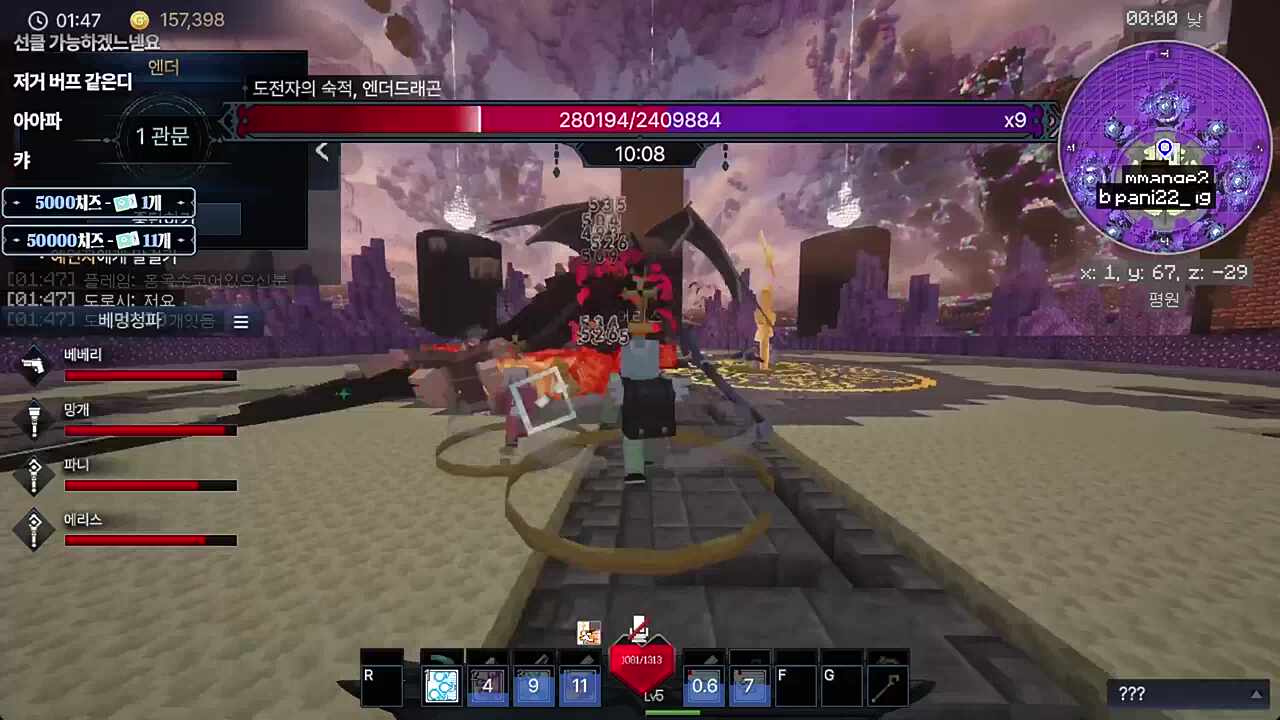Select the glowing cyan rune skill slot

point(441,685)
